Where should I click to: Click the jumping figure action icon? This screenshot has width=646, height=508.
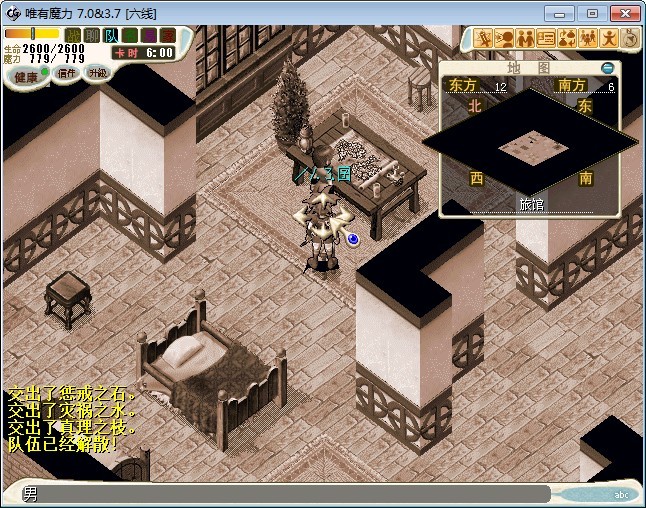[609, 39]
